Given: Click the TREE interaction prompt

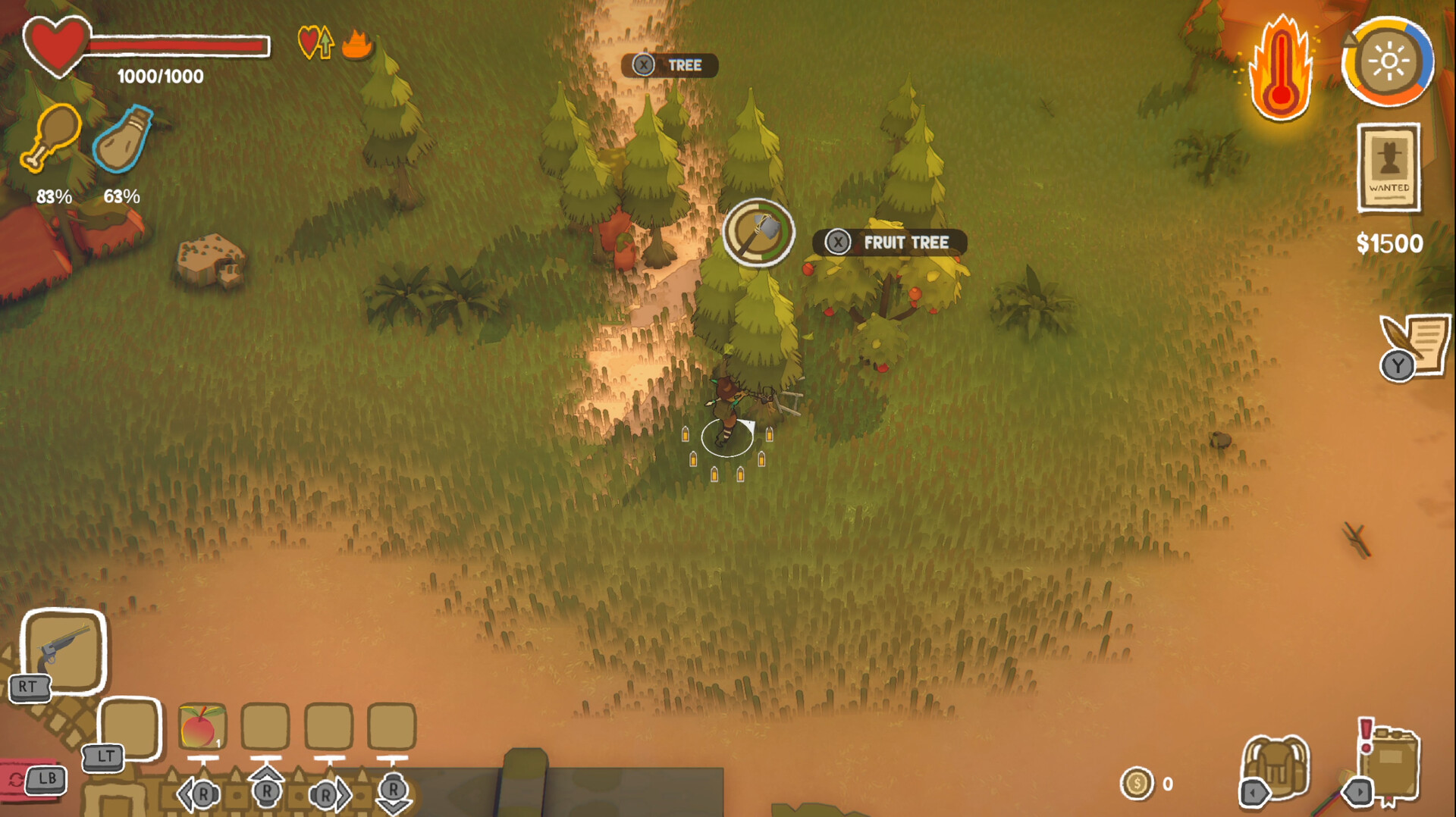Looking at the screenshot, I should coord(669,65).
